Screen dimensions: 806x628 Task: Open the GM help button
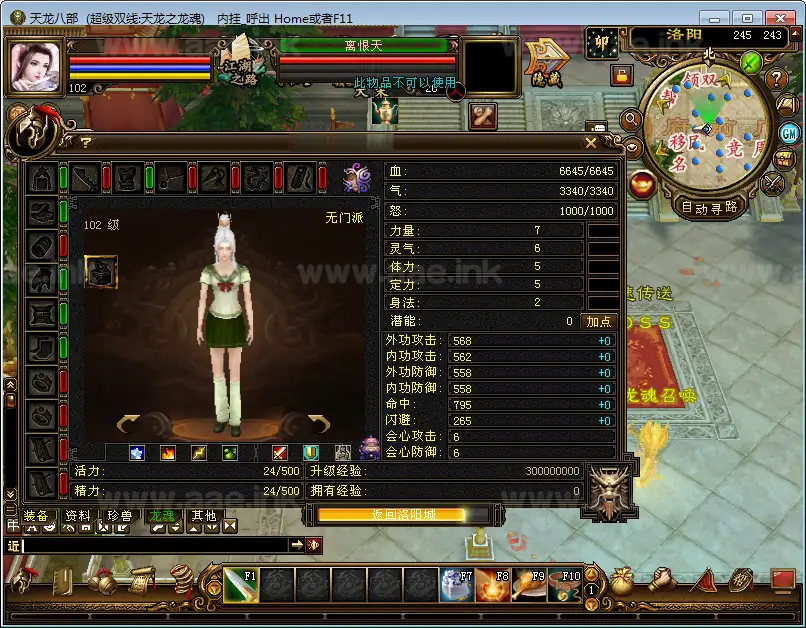(789, 133)
